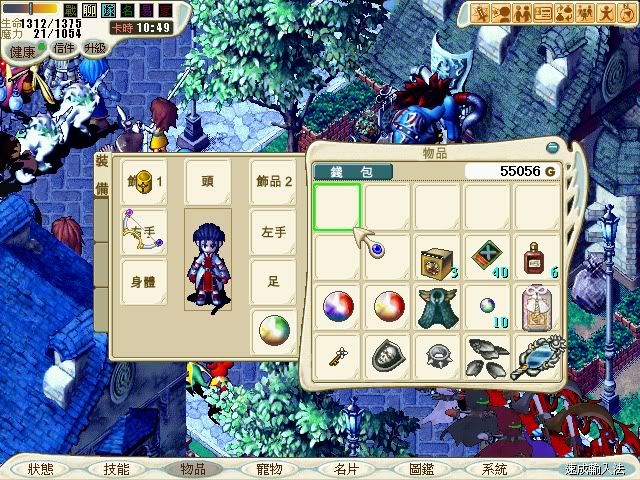This screenshot has height=480, width=640.
Task: Click the 升級 level up button
Action: (x=96, y=48)
